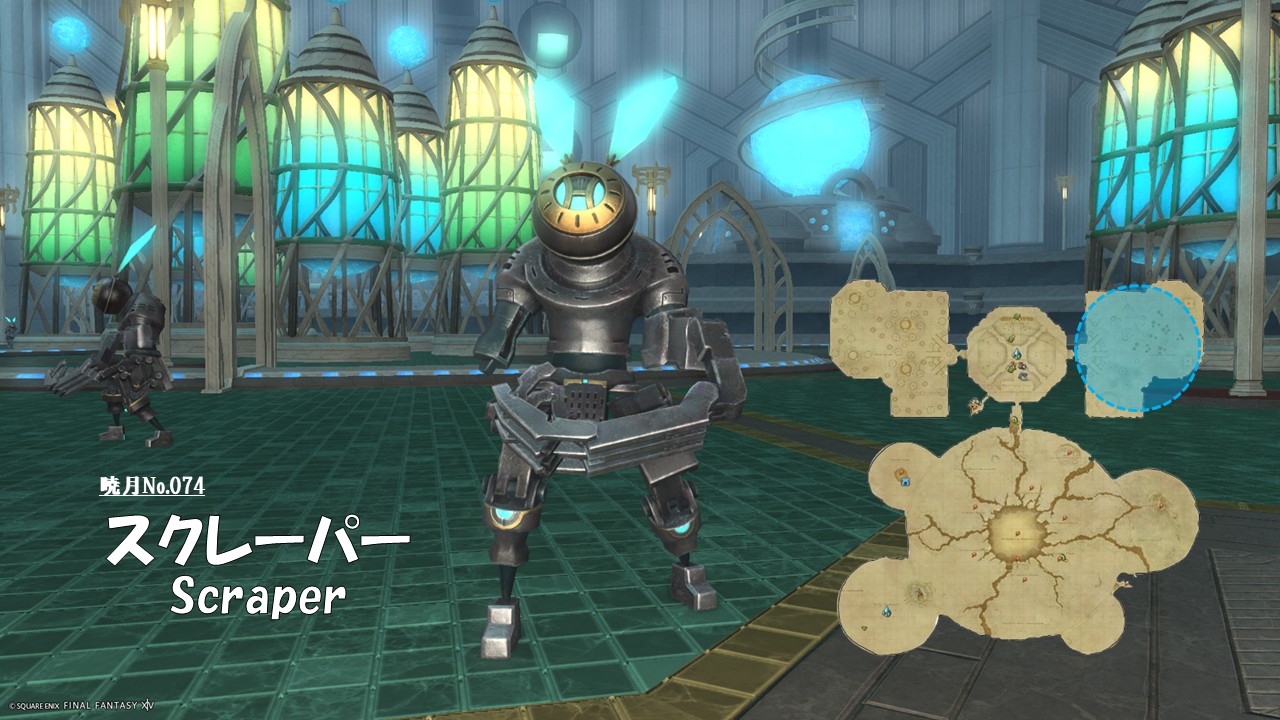
Task: Click the blue highlighted spawn area on map
Action: click(1138, 349)
